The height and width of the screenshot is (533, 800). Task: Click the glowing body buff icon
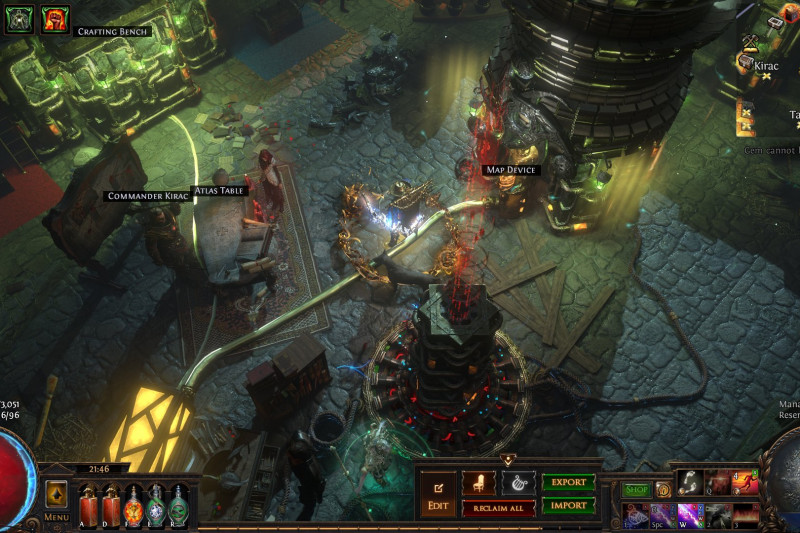(x=19, y=18)
